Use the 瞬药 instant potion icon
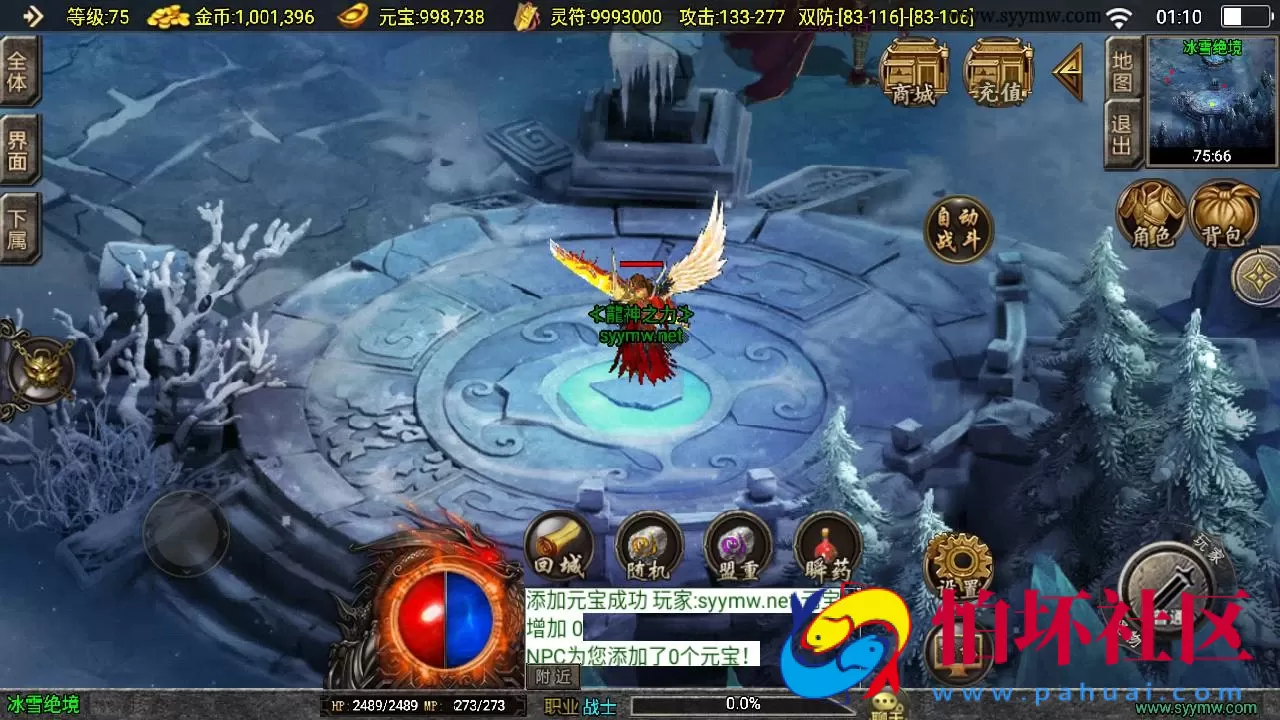Image resolution: width=1280 pixels, height=720 pixels. pyautogui.click(x=826, y=548)
